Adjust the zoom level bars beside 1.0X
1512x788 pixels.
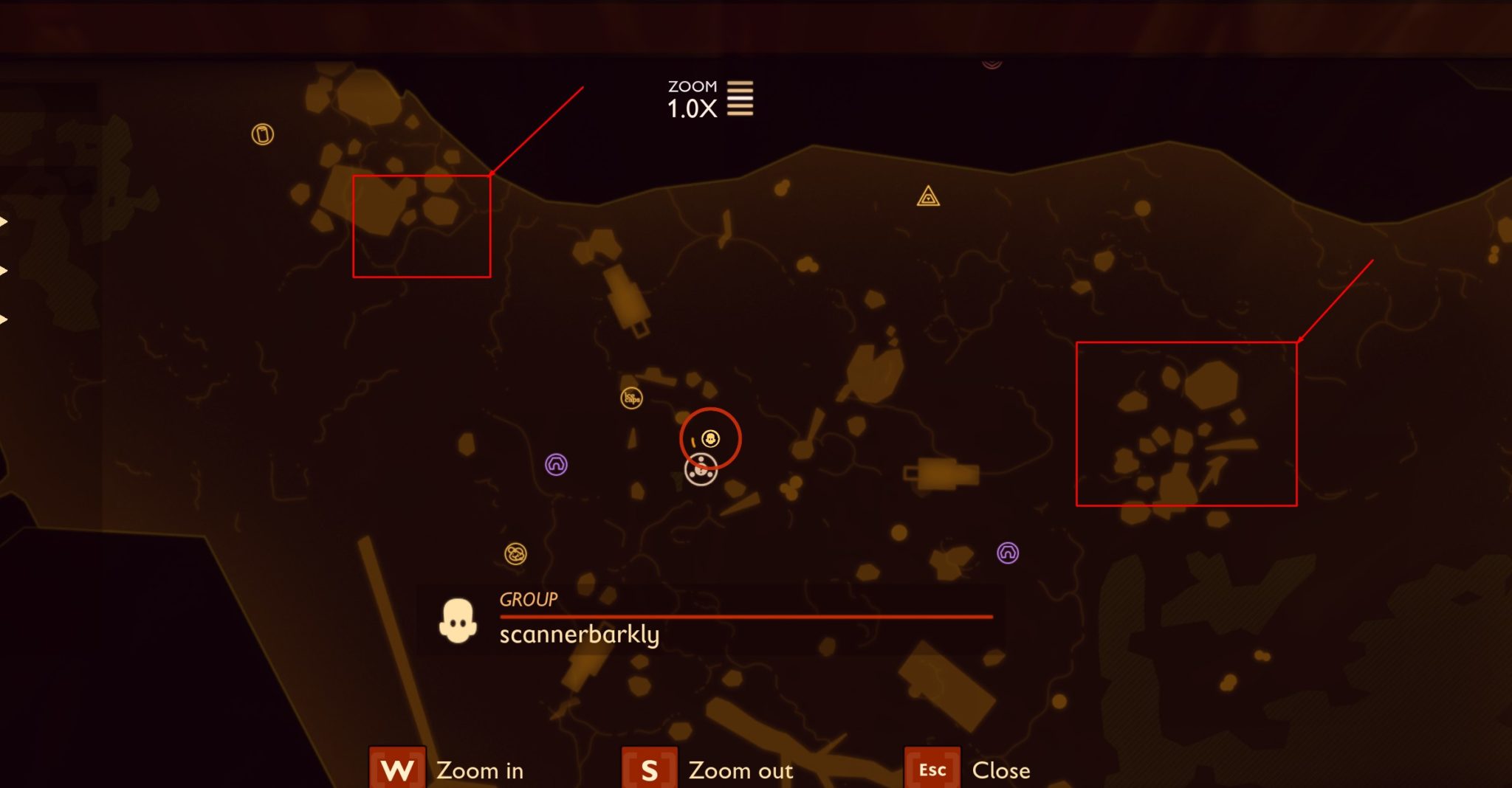click(x=740, y=97)
